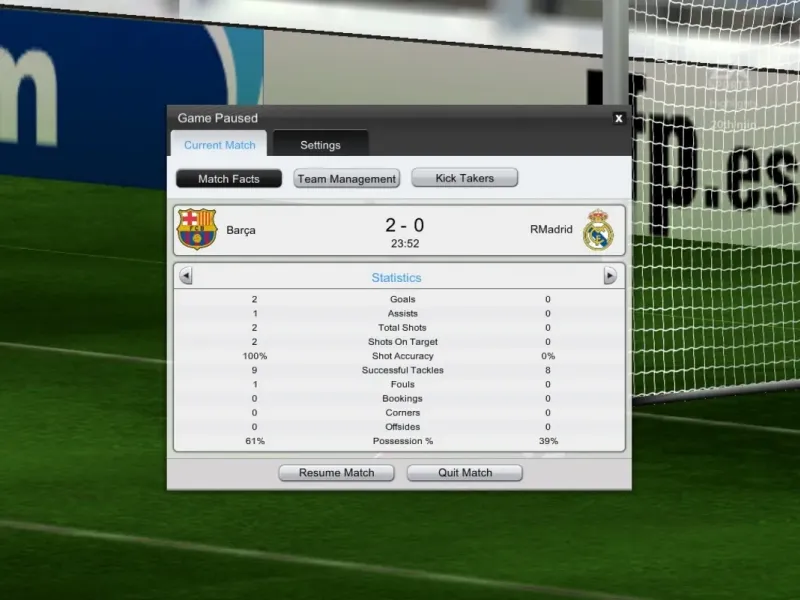The height and width of the screenshot is (600, 800).
Task: Open Team Management
Action: pyautogui.click(x=347, y=179)
